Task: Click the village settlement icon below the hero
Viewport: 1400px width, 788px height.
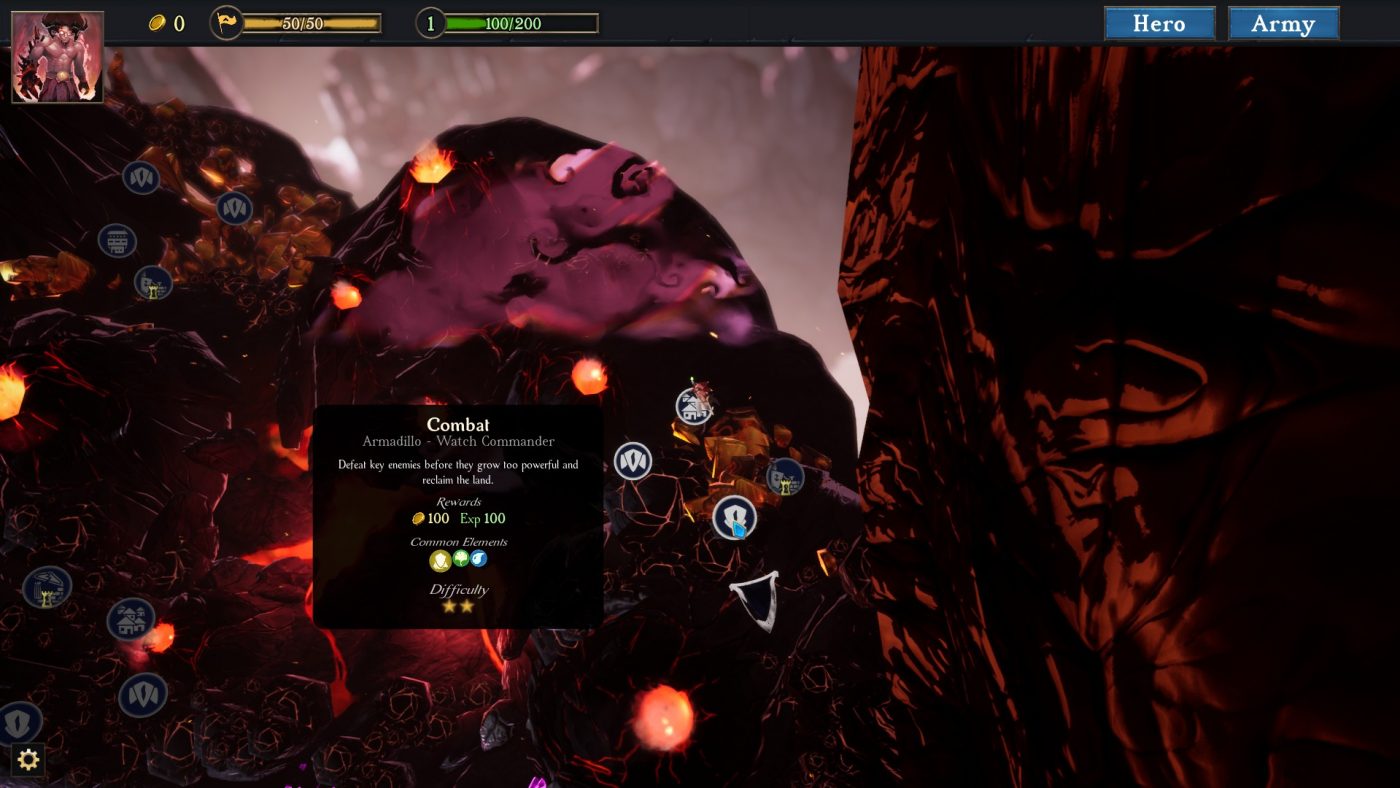Action: [693, 408]
